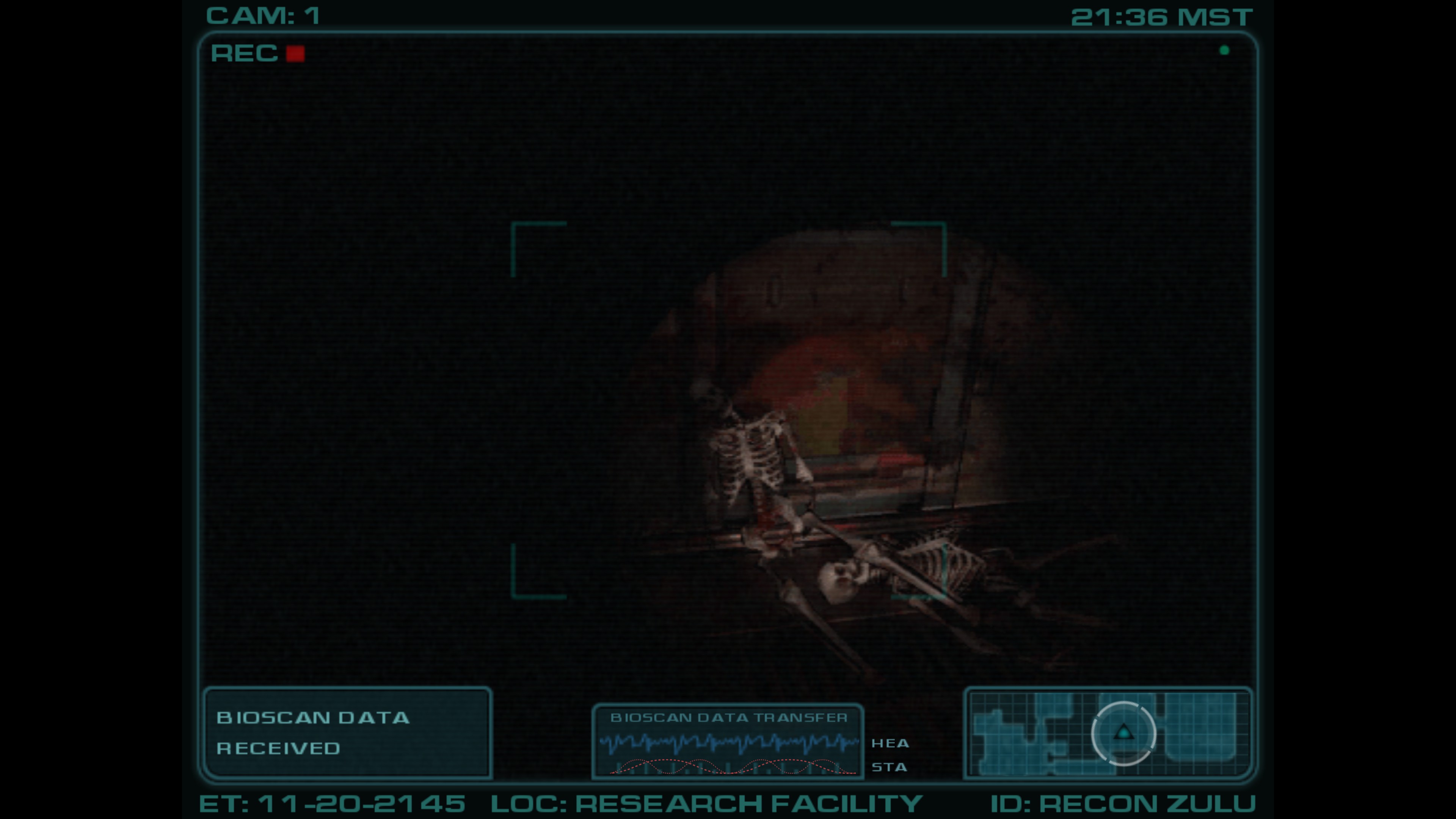Open the Bioscan Data Transfer waveform panel

tap(728, 741)
